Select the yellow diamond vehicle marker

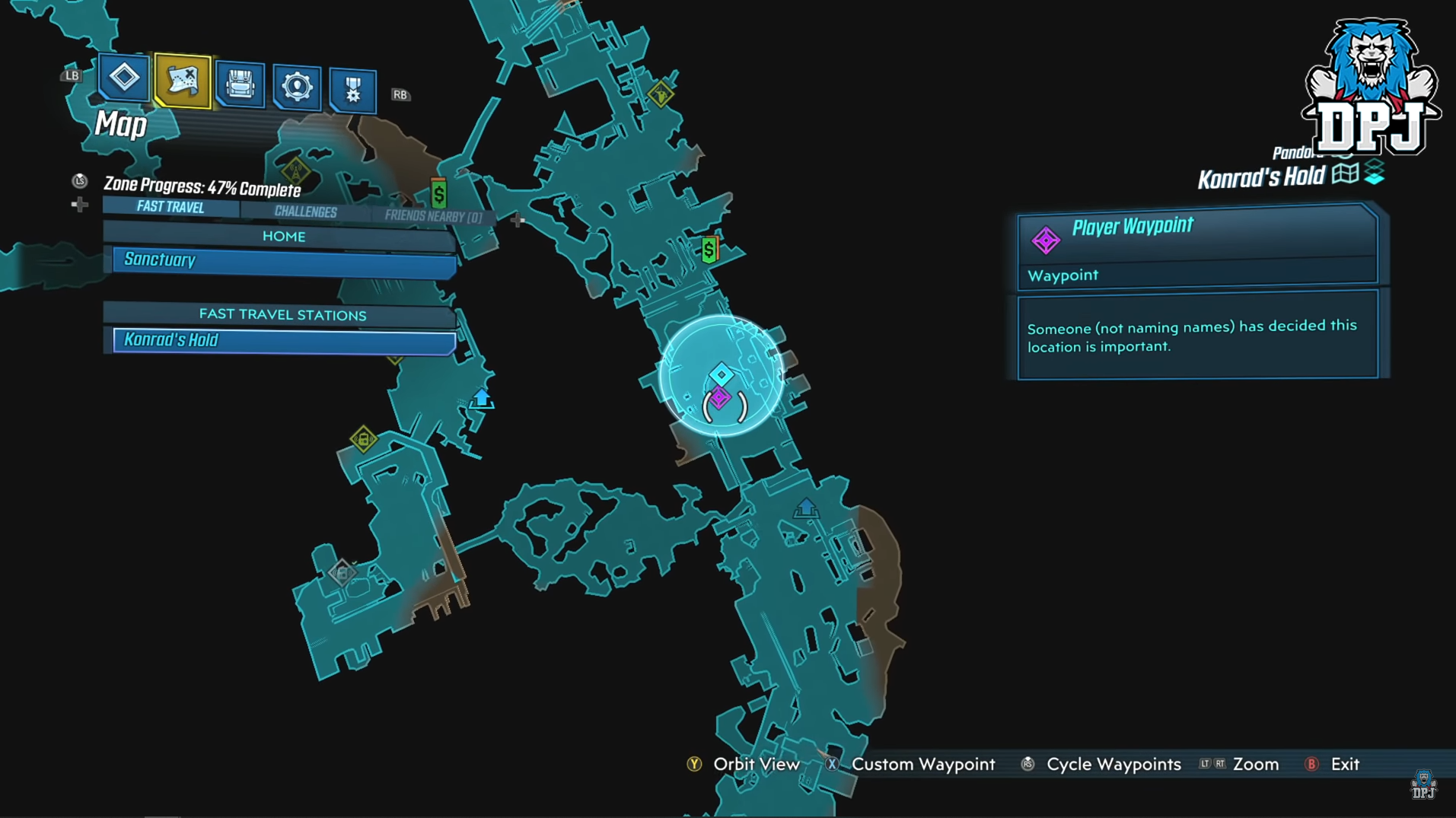tap(363, 439)
